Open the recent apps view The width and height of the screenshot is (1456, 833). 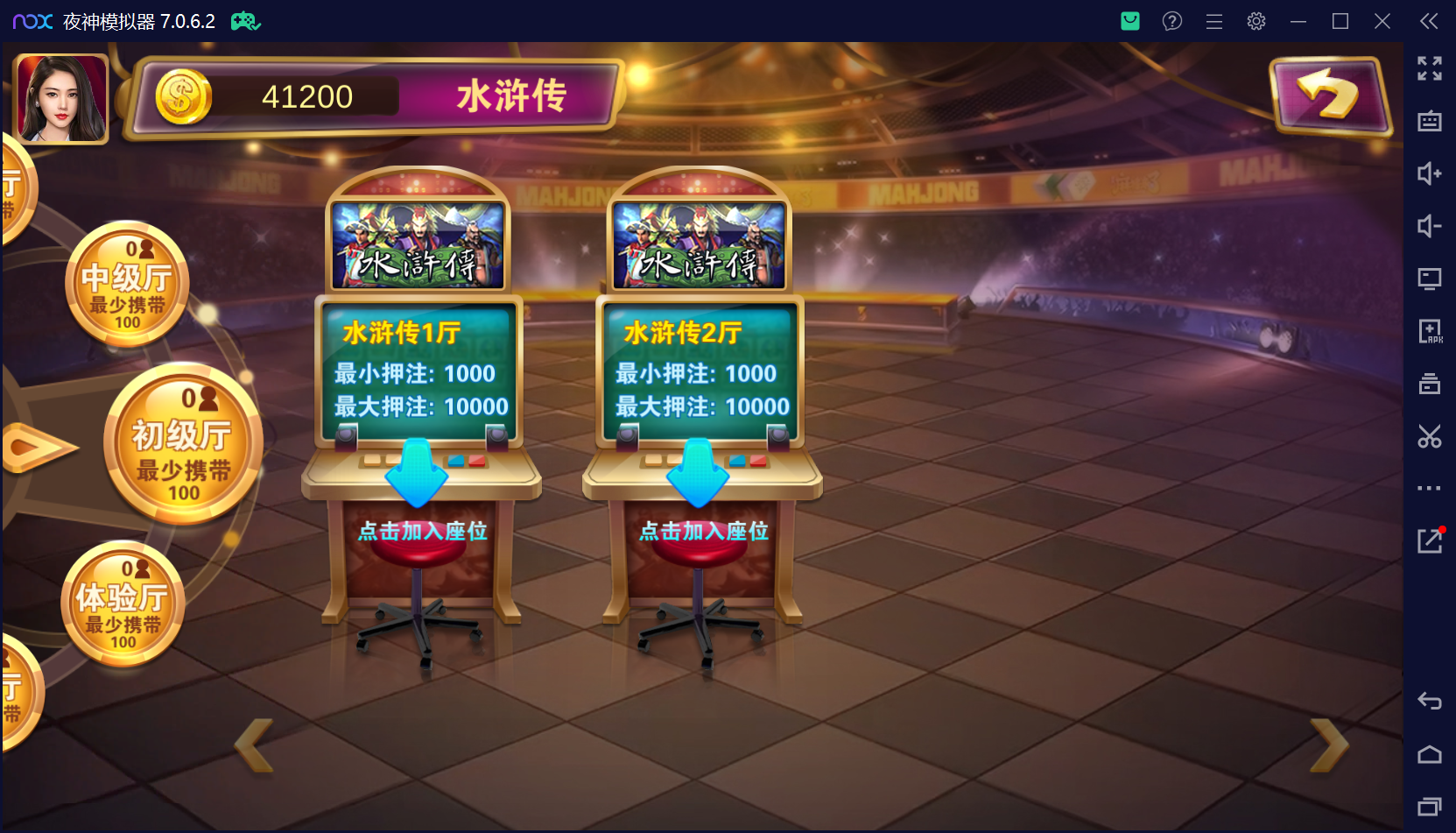coord(1430,806)
